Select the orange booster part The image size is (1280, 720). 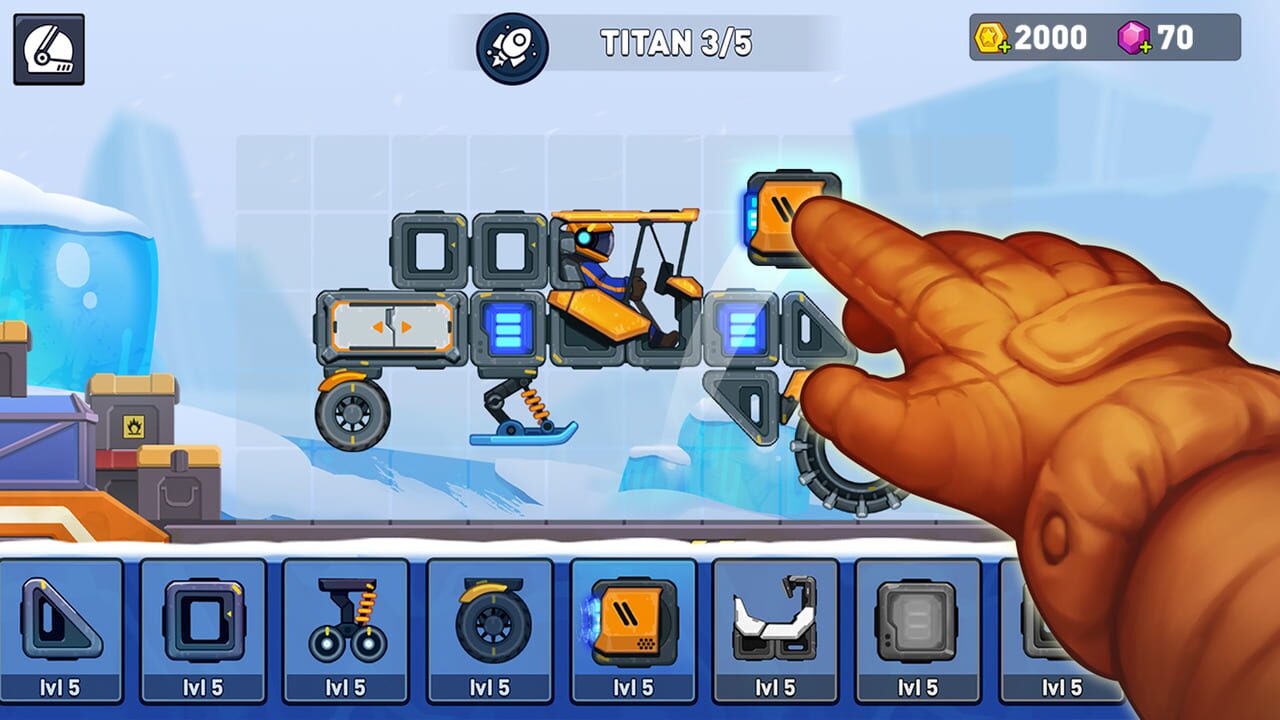click(x=633, y=620)
